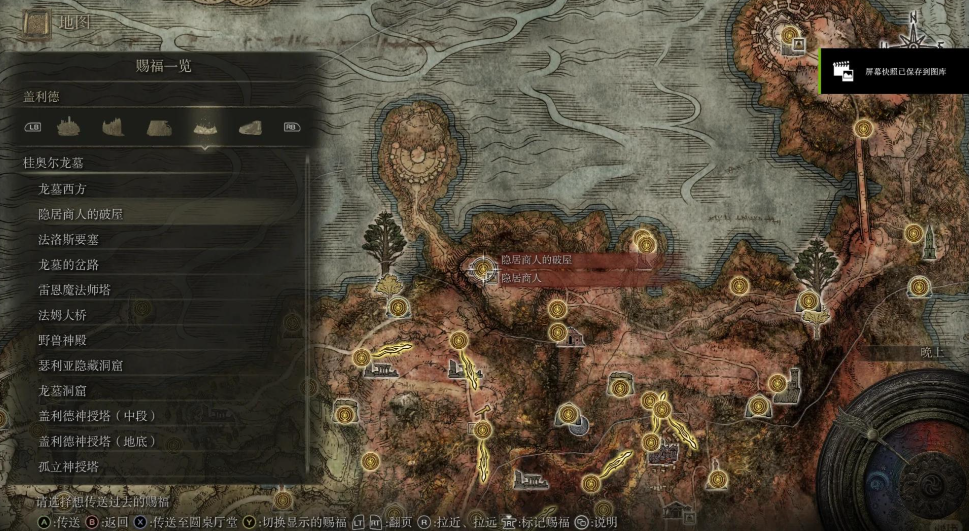This screenshot has width=969, height=531.
Task: Click the highlighted 盖利德 region tab icon
Action: (x=205, y=128)
